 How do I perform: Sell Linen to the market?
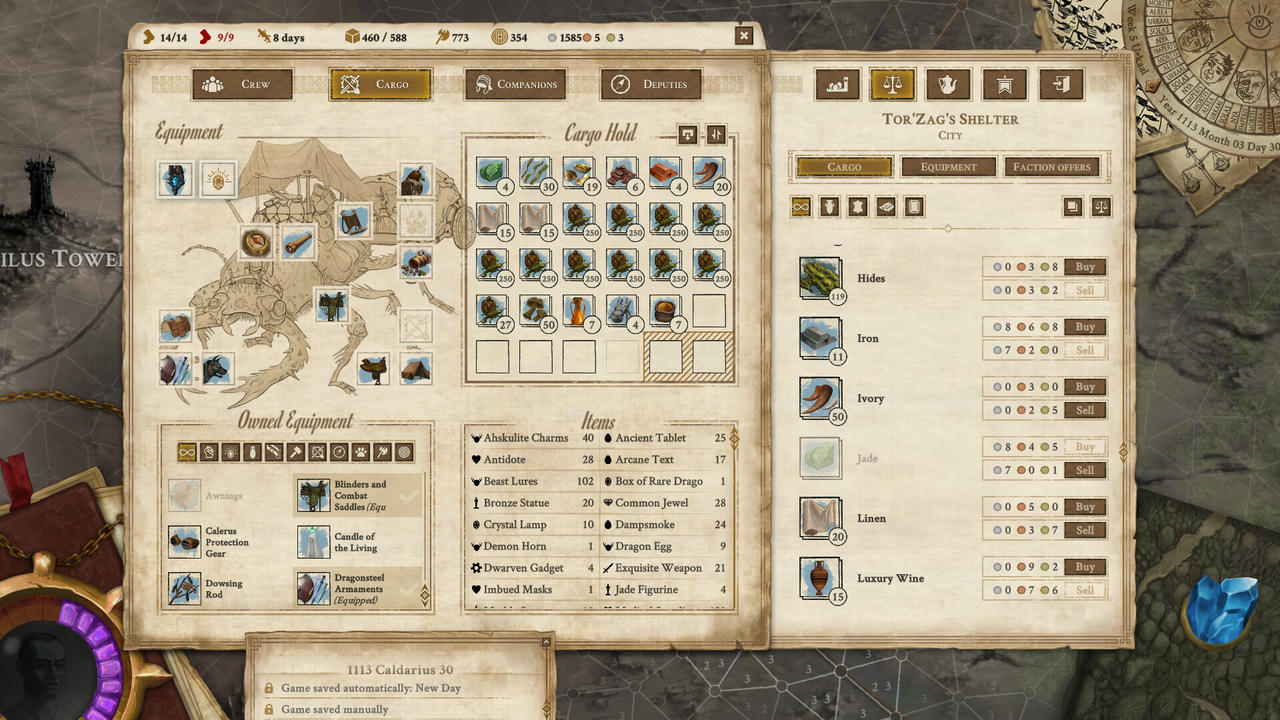pyautogui.click(x=1085, y=530)
